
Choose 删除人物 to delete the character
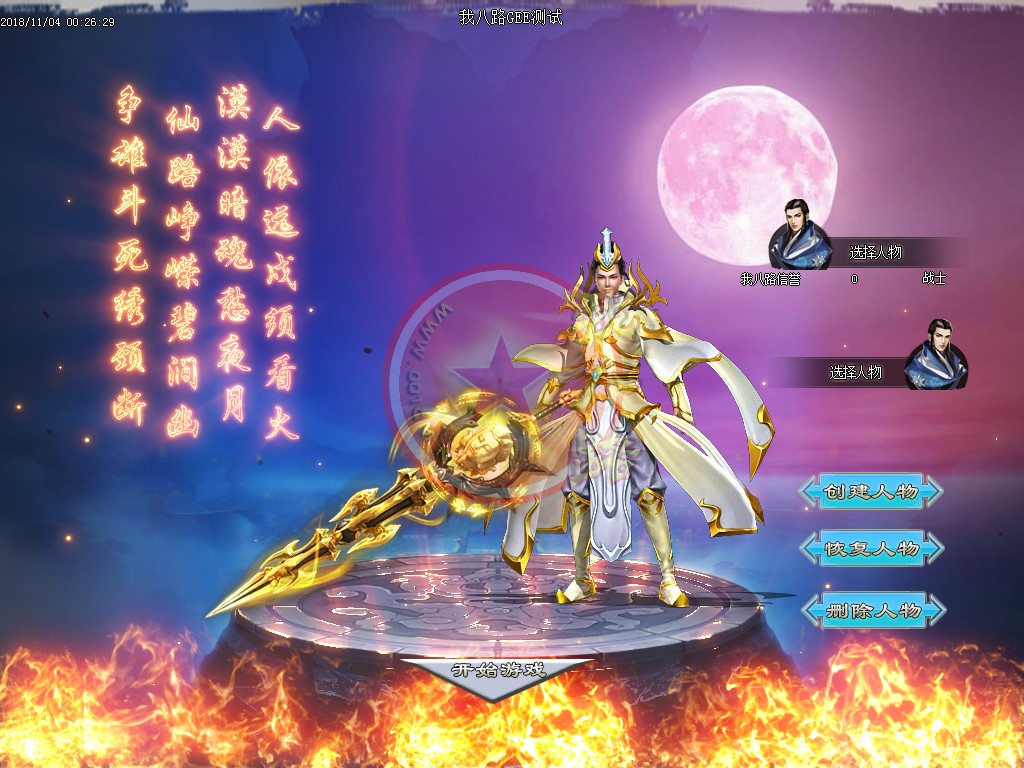pos(871,610)
